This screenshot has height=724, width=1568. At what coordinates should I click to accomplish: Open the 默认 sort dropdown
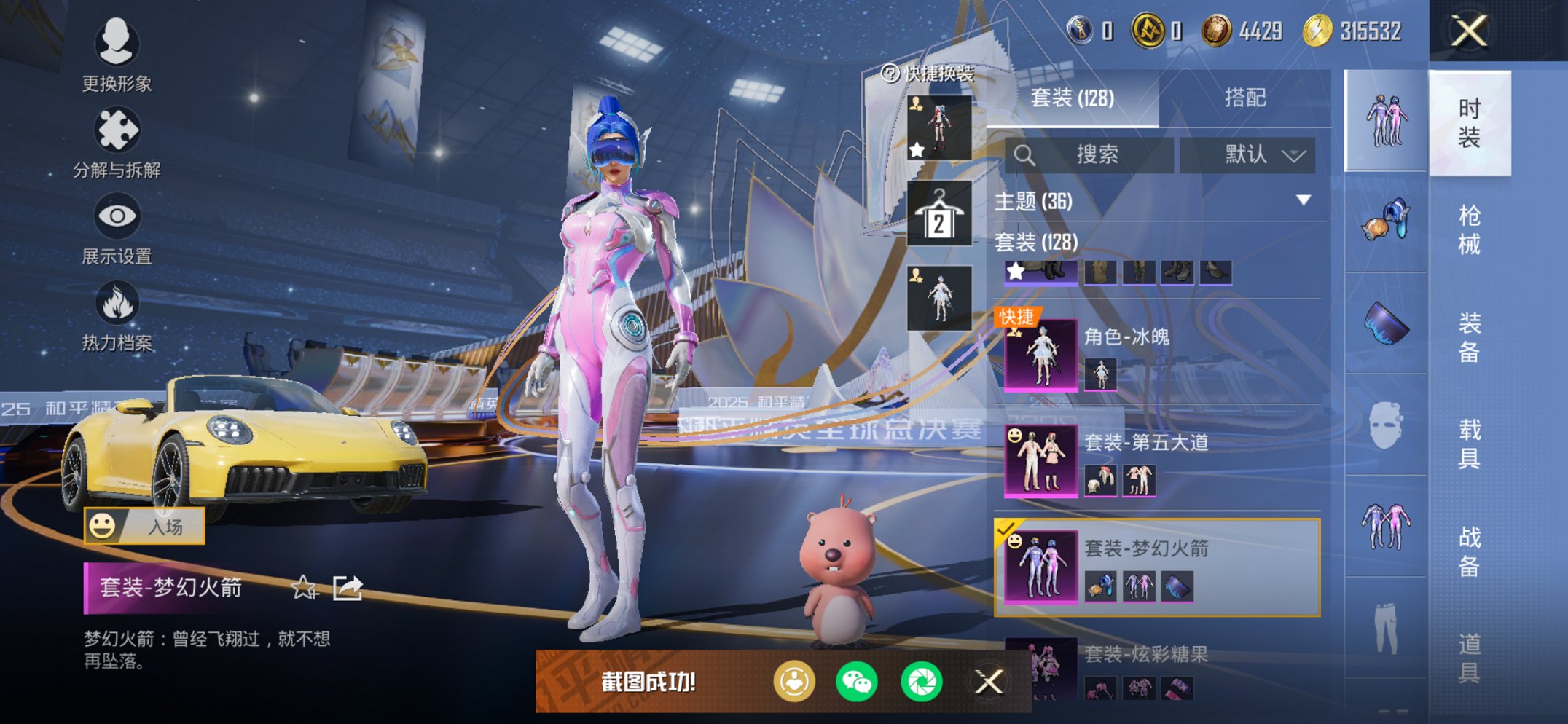(1247, 154)
